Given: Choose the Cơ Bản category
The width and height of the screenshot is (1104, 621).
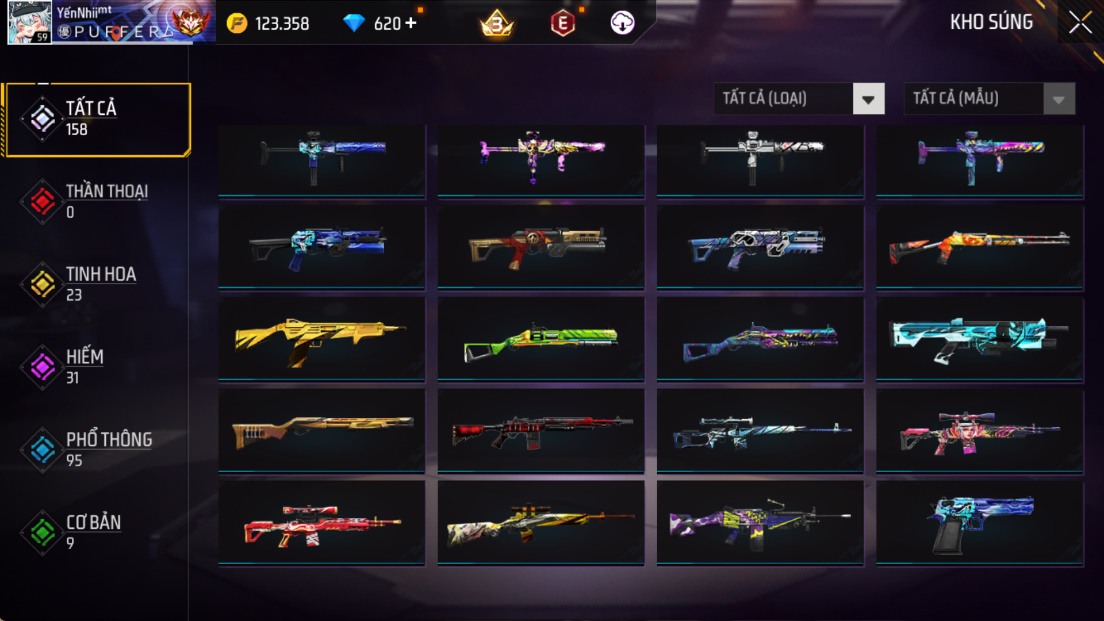Looking at the screenshot, I should pyautogui.click(x=96, y=532).
